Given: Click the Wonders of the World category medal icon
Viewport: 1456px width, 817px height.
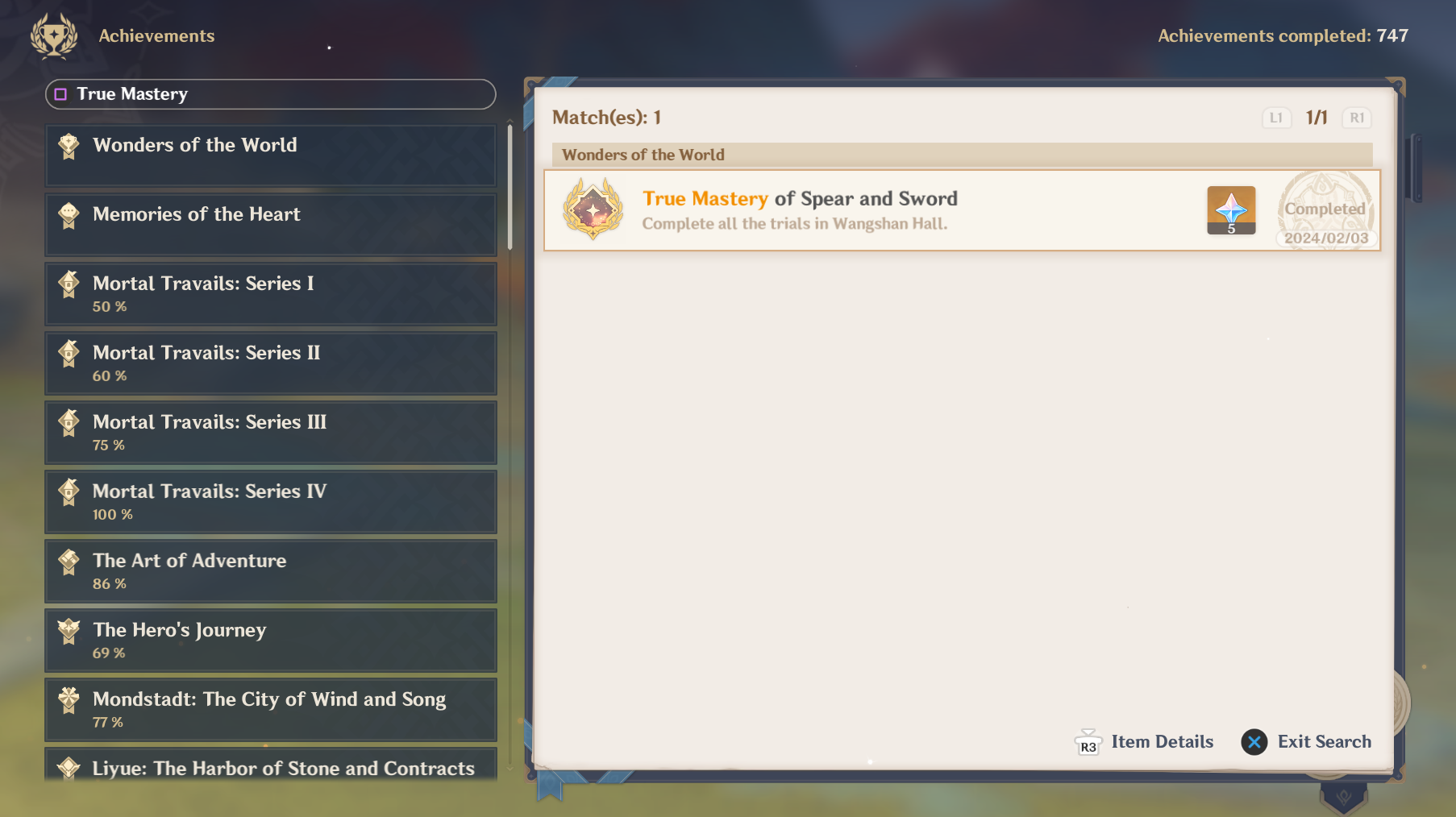Looking at the screenshot, I should coord(69,146).
